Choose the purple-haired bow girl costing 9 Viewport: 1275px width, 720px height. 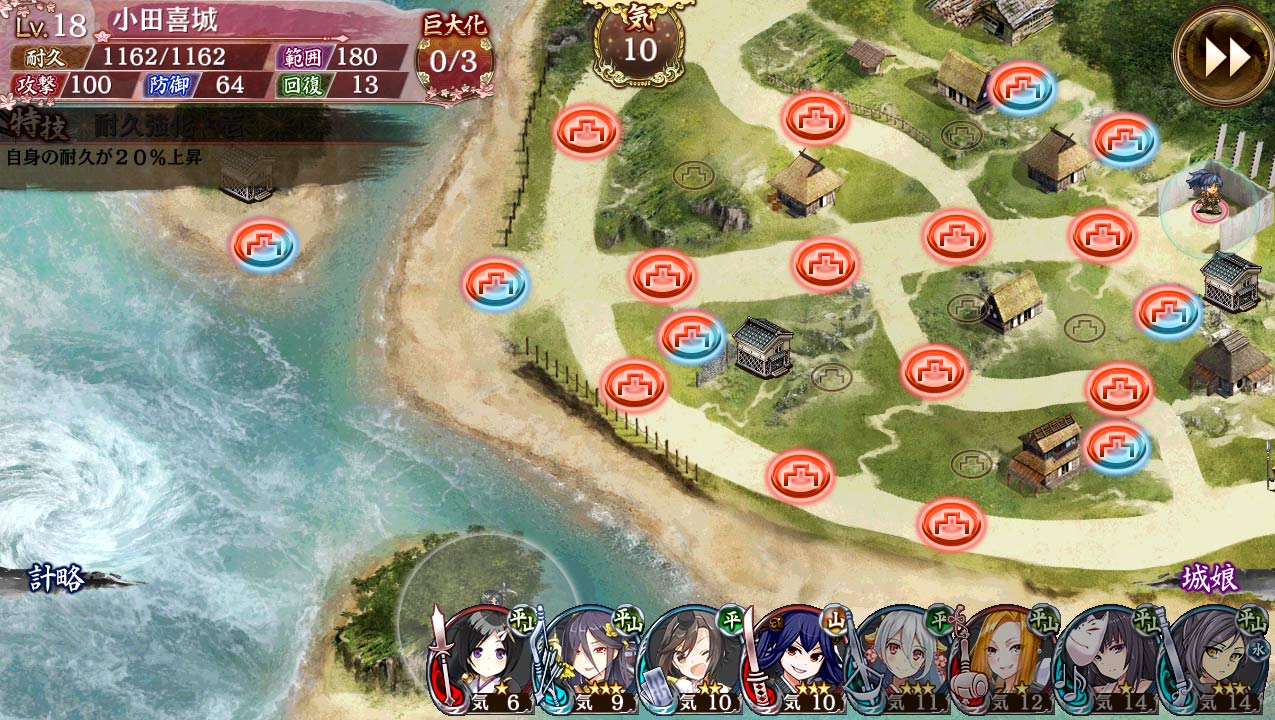click(590, 662)
